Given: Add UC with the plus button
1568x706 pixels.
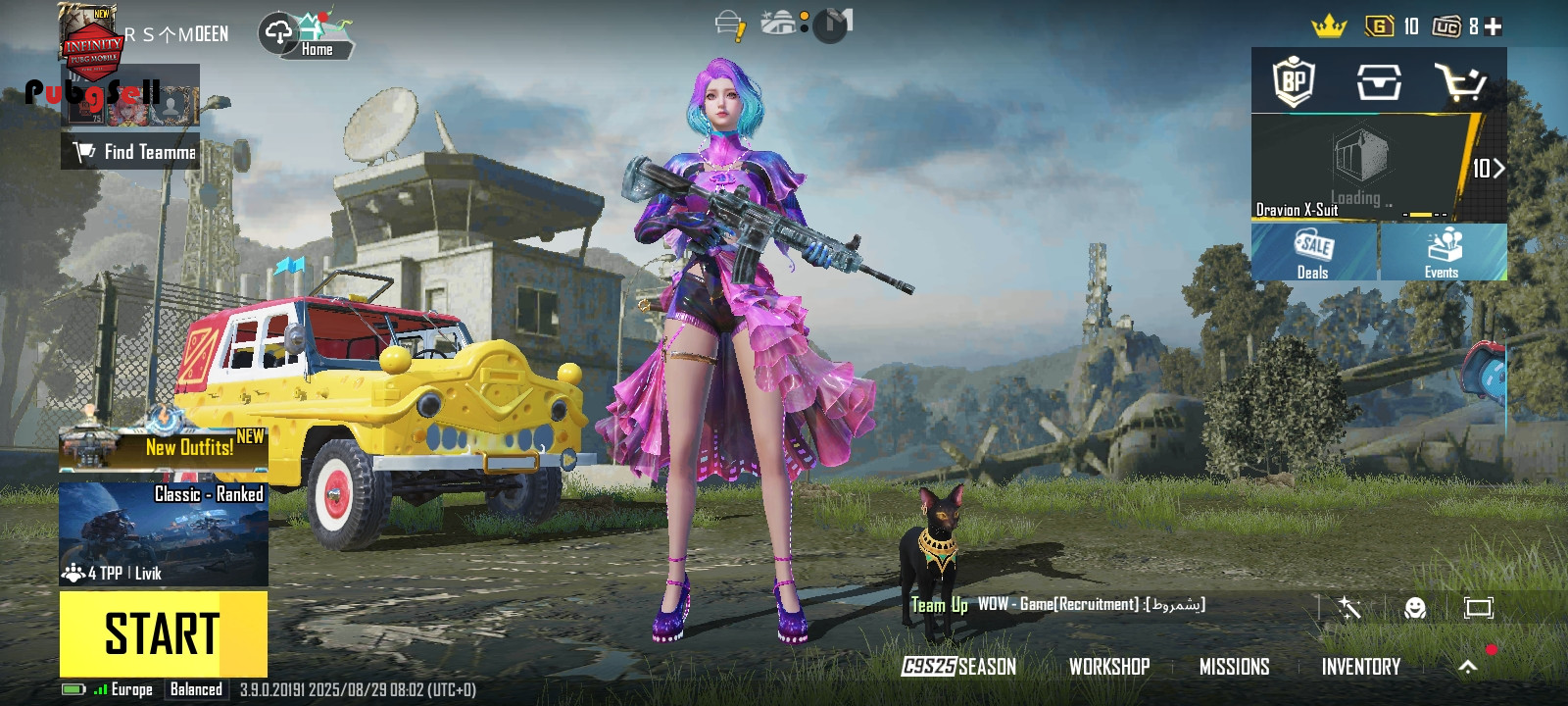Looking at the screenshot, I should click(1494, 27).
